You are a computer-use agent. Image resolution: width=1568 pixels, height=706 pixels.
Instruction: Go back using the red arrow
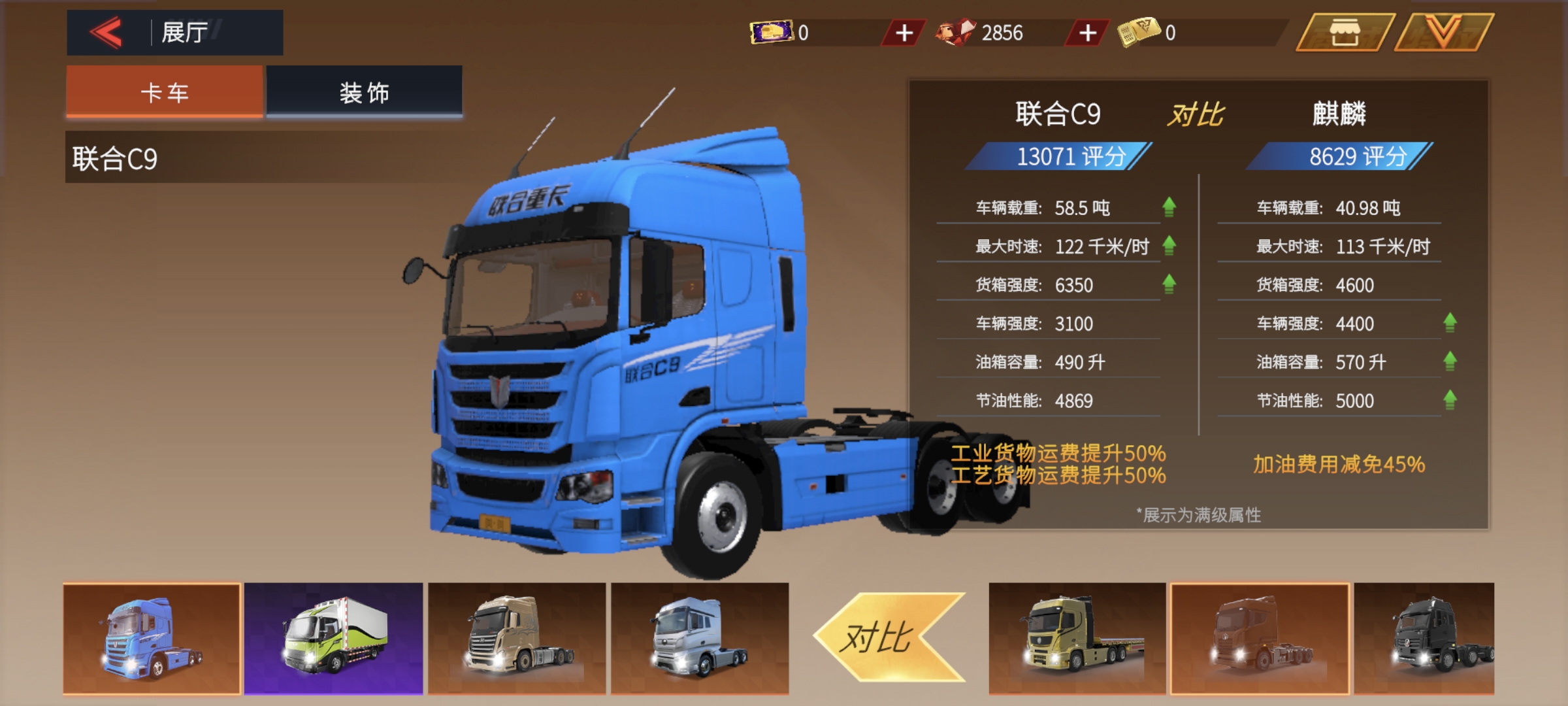coord(106,33)
